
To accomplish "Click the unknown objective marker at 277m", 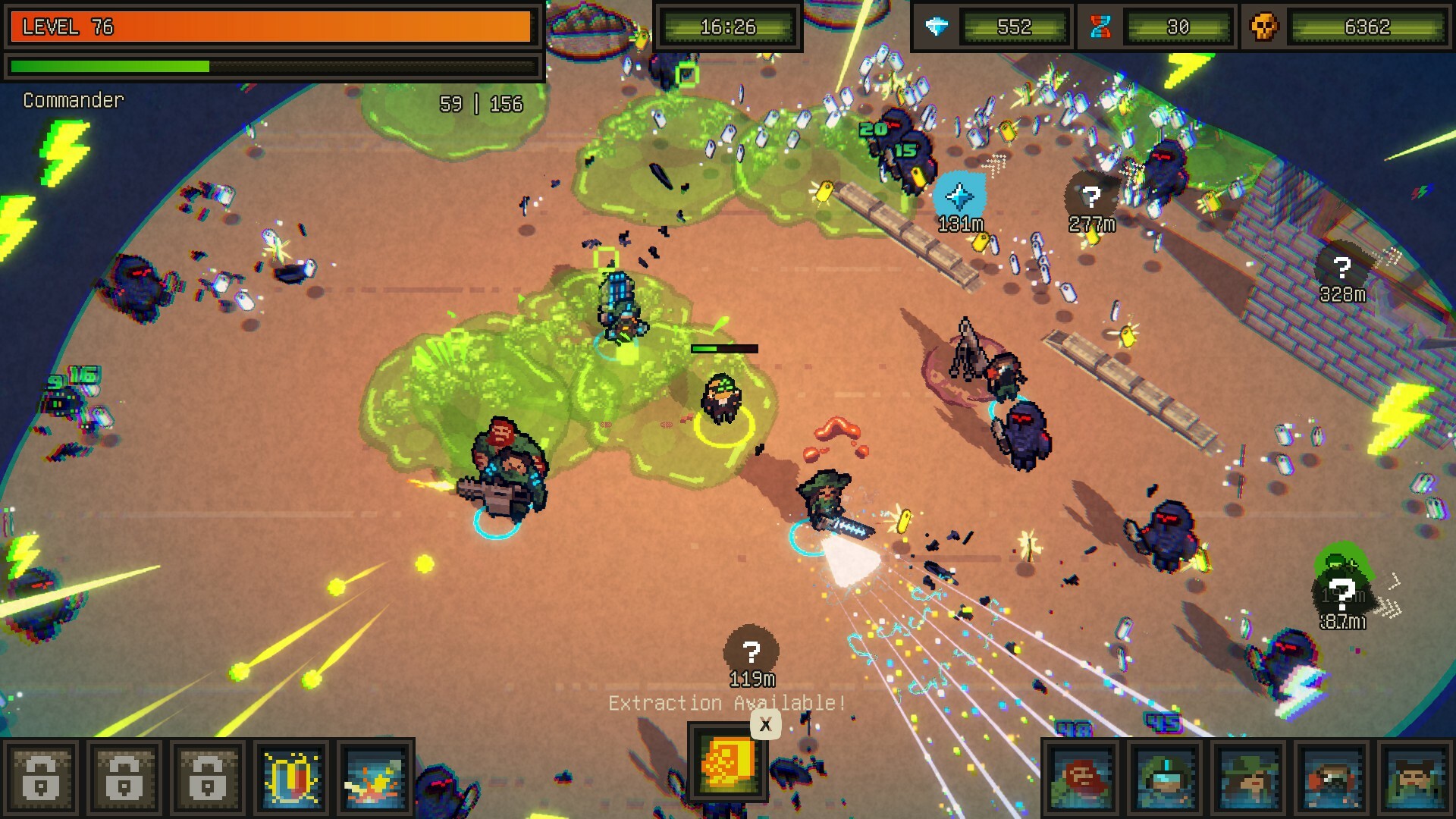I will click(x=1091, y=197).
